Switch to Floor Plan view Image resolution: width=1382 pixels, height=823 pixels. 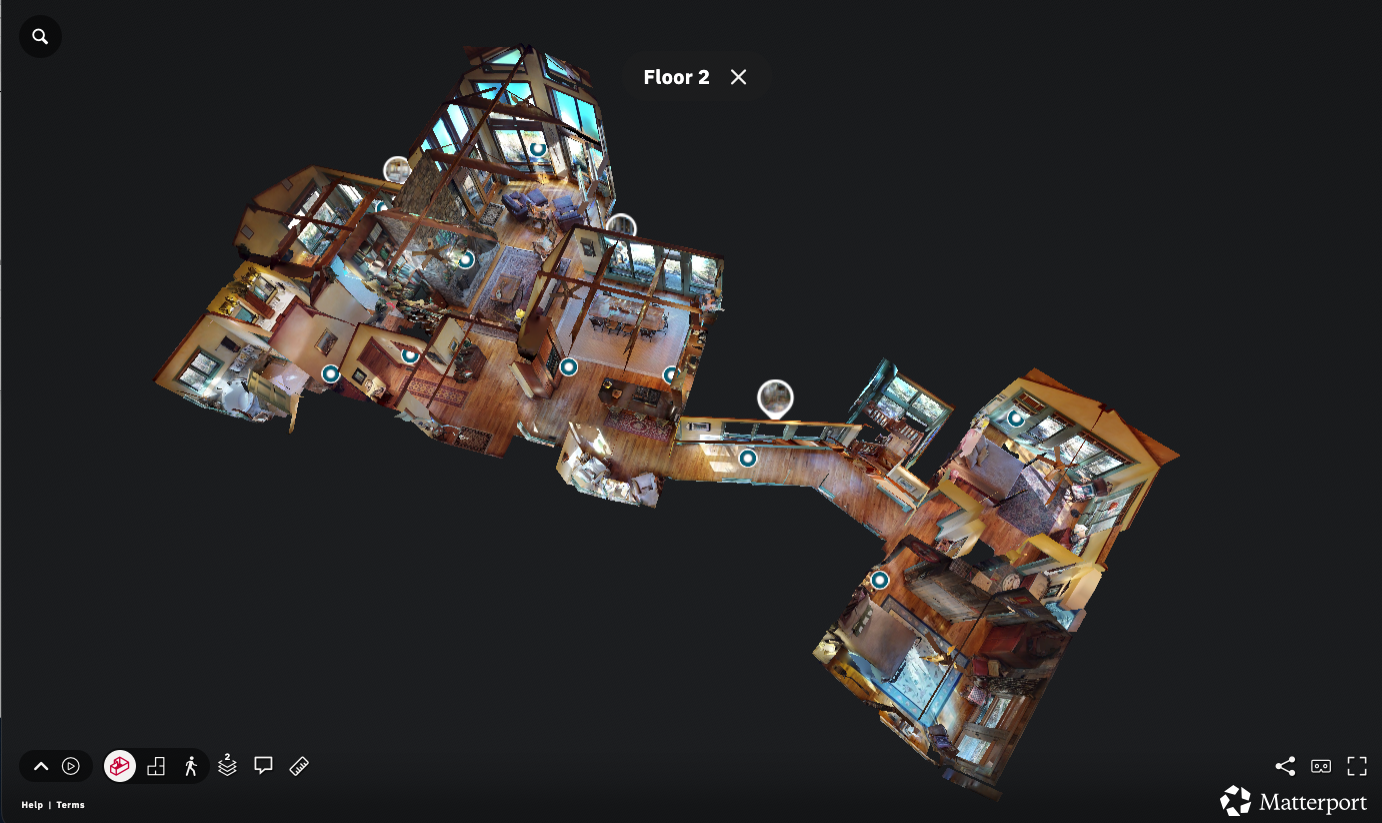click(x=155, y=766)
